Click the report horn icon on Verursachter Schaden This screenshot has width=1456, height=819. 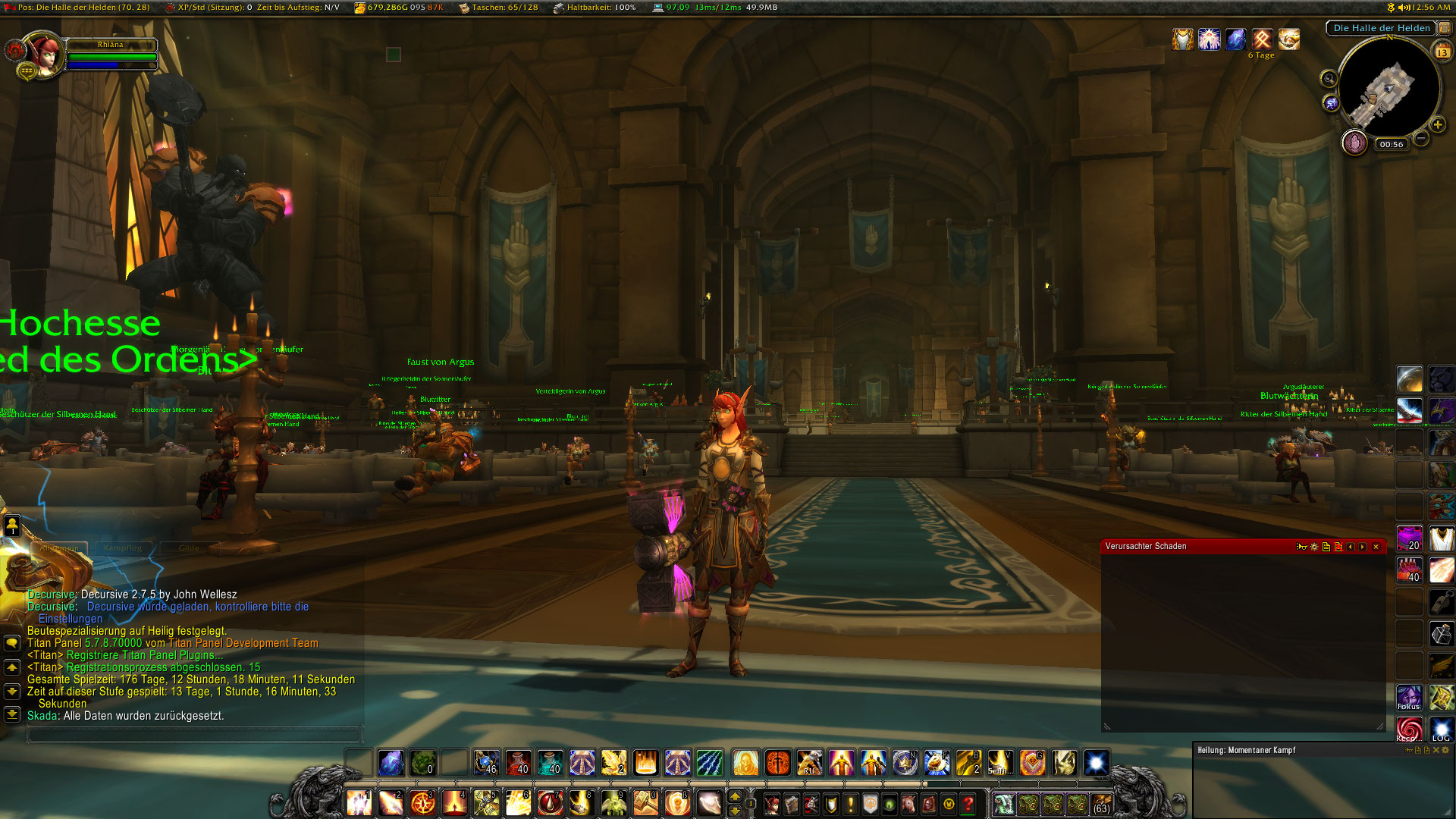(x=1301, y=547)
